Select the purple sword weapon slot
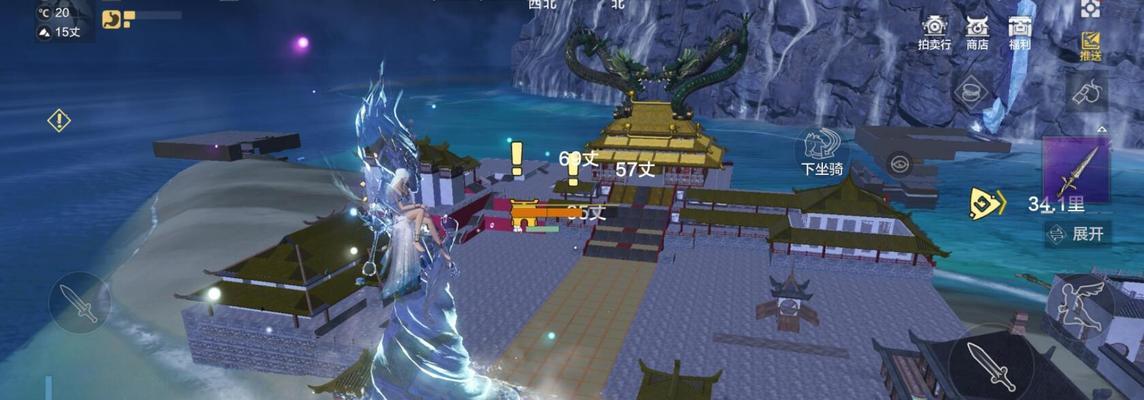 point(1076,170)
